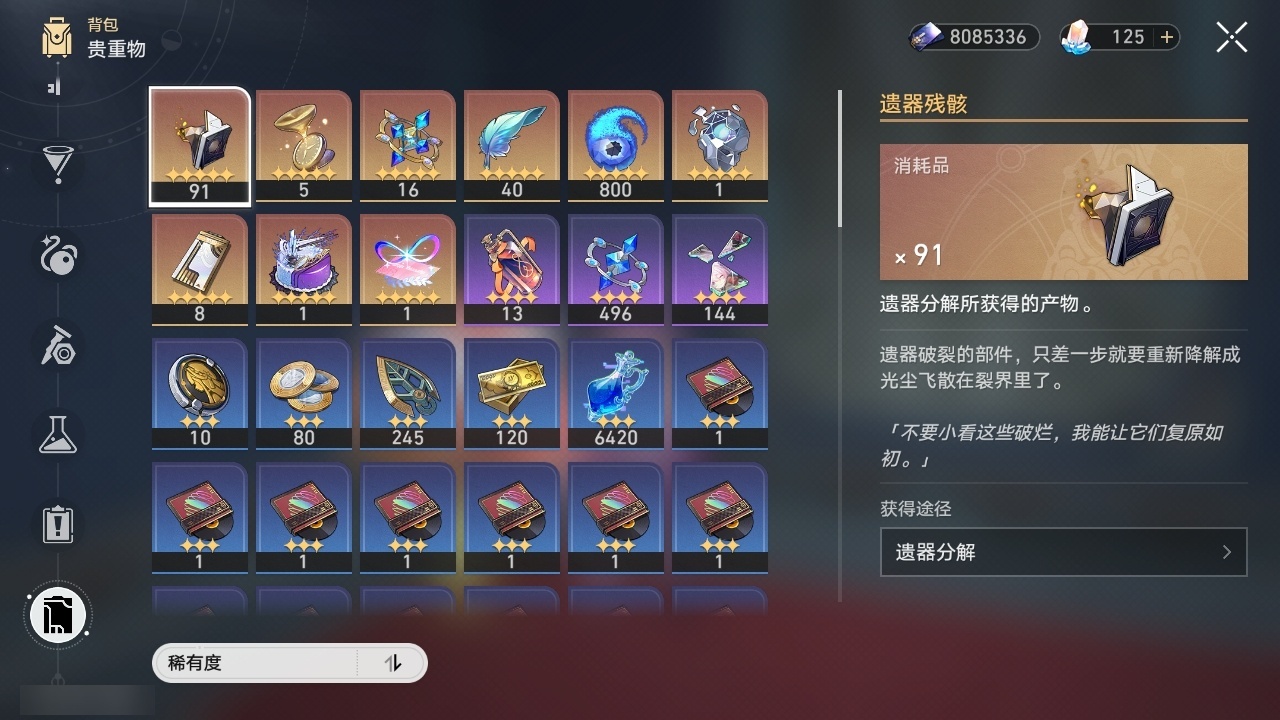
Task: Select the blue swirl item with count 800
Action: click(x=615, y=145)
